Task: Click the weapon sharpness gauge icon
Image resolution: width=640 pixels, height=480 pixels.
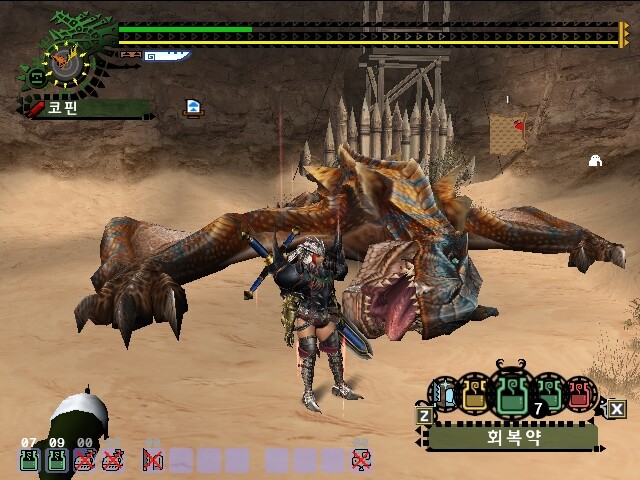Action: (165, 56)
